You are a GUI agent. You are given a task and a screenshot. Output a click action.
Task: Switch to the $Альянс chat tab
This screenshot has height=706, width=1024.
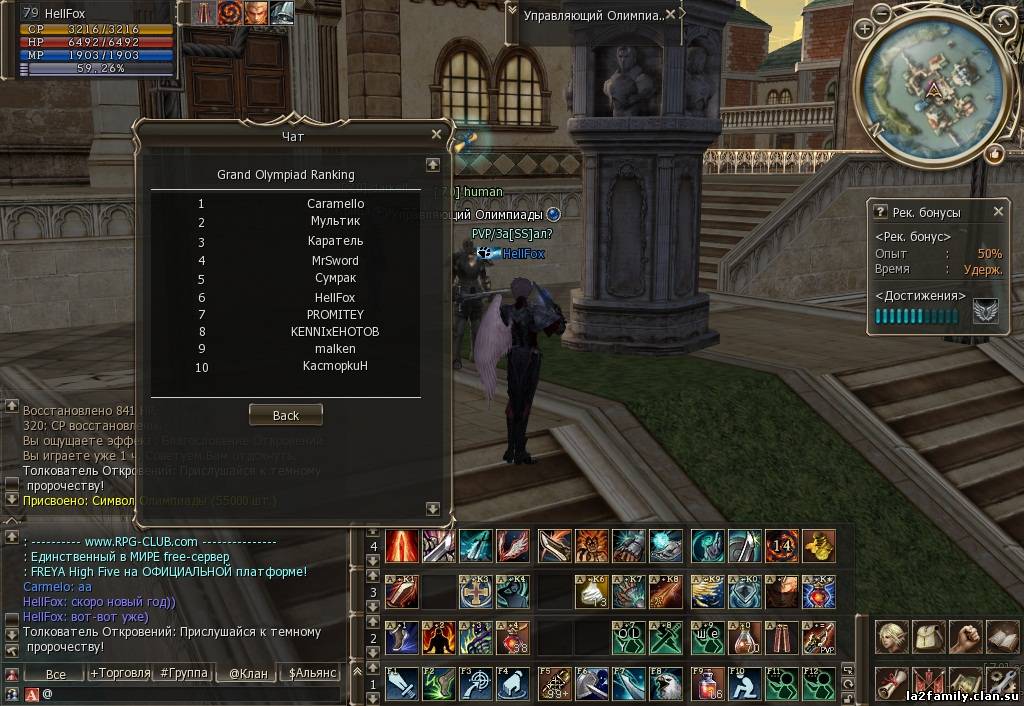(x=312, y=674)
